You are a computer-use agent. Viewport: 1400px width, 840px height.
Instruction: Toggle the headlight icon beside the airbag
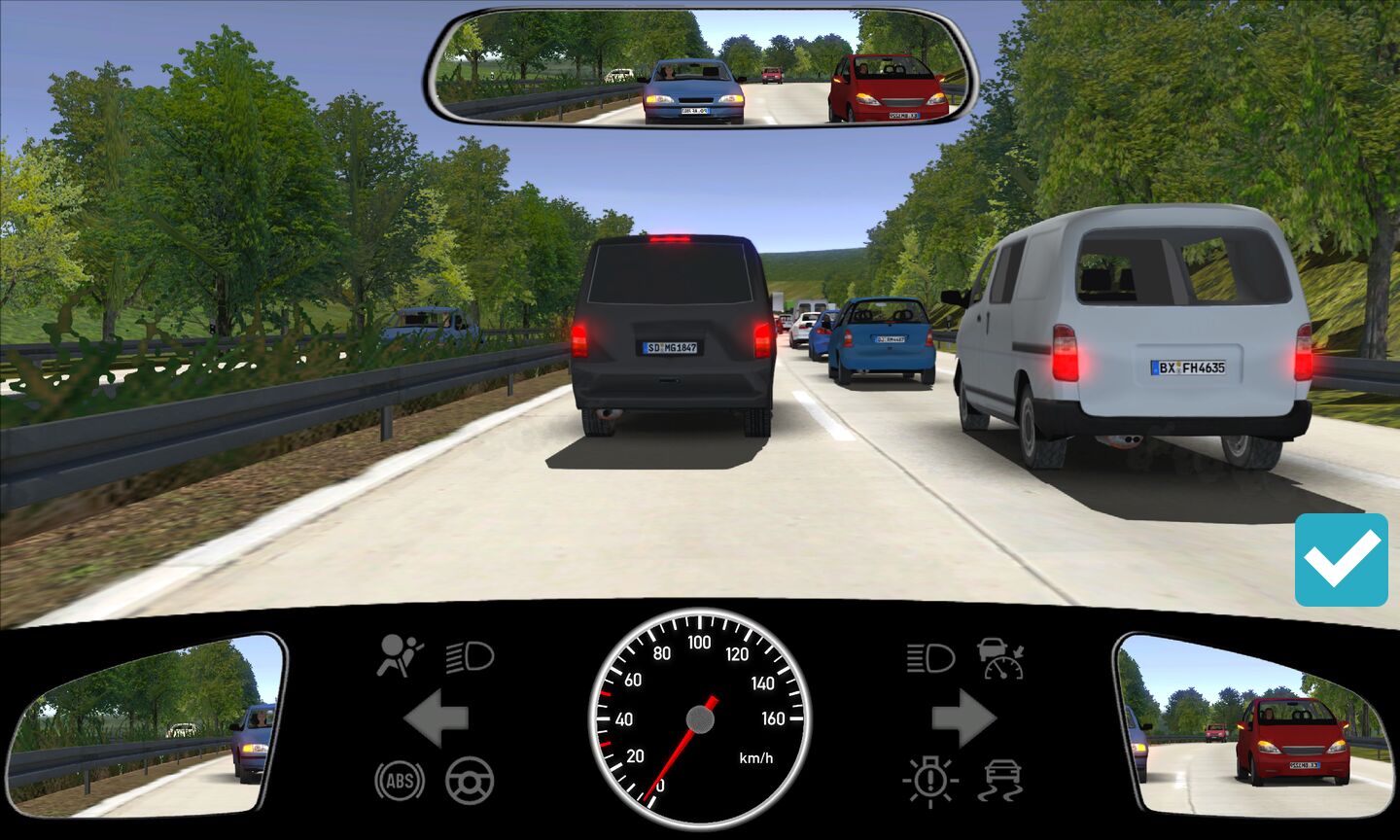tap(471, 658)
